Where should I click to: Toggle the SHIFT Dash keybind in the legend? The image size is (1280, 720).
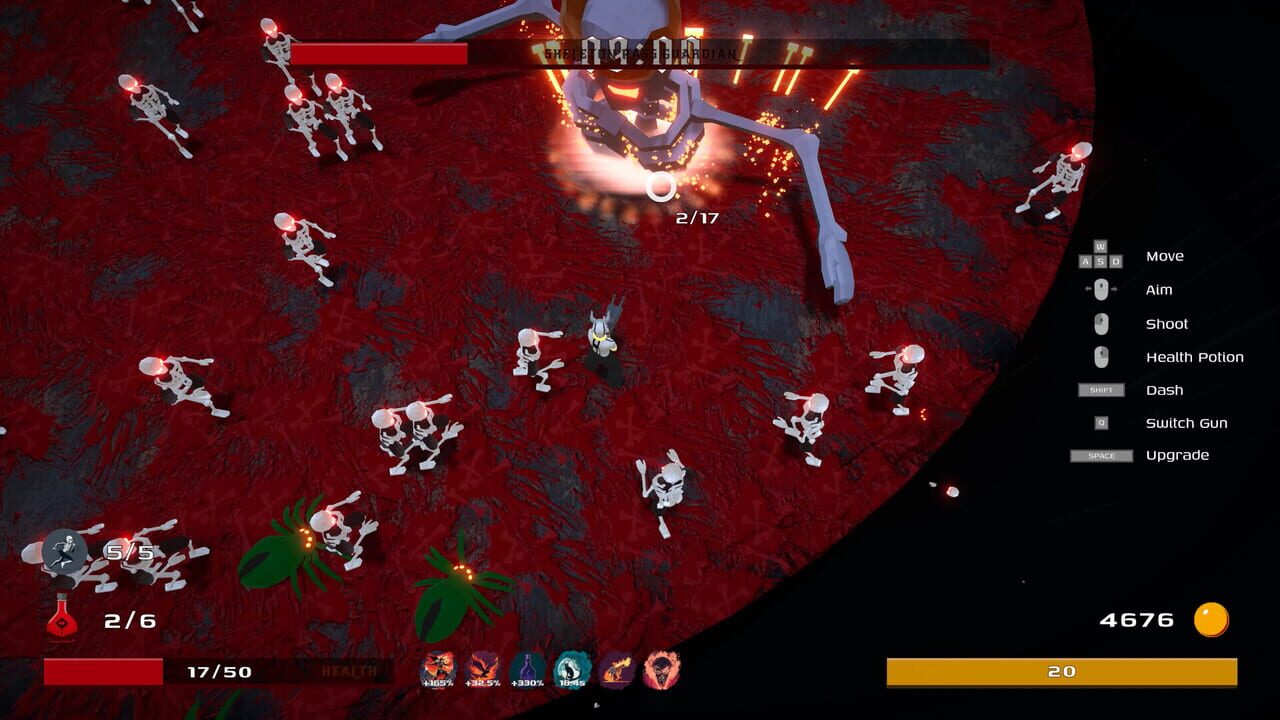[x=1100, y=390]
